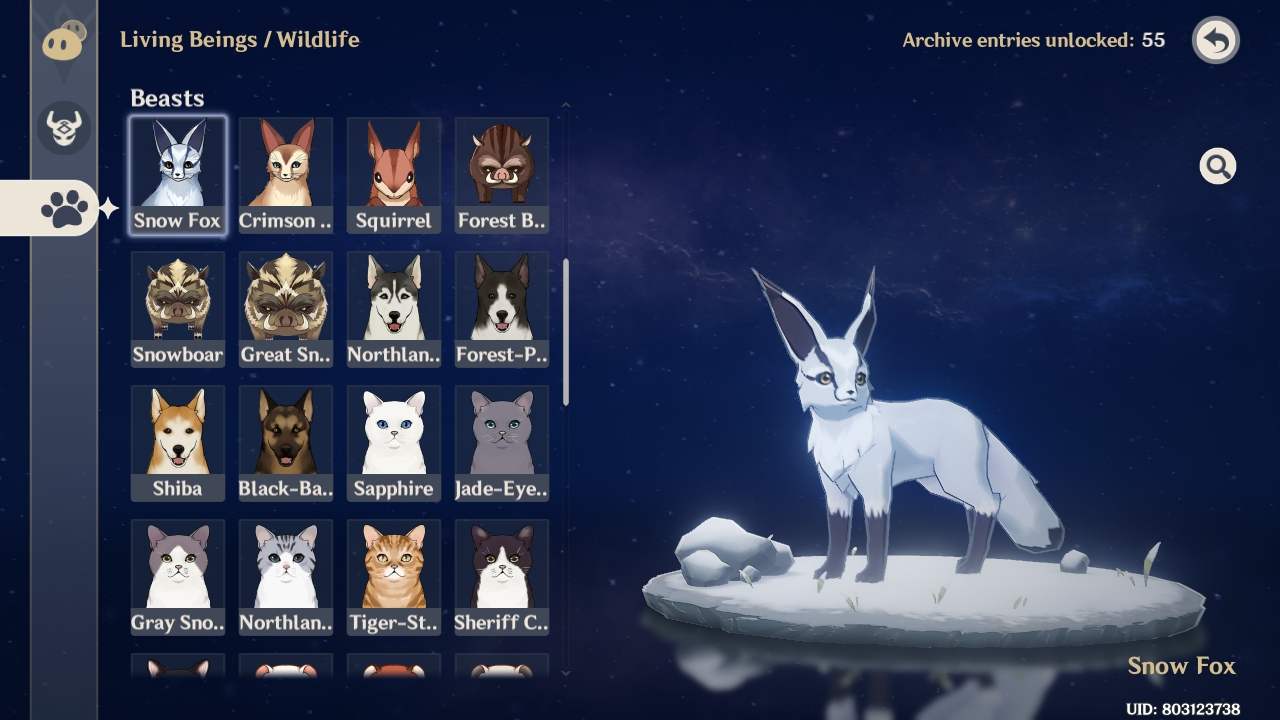Open the monster archive category with the horned icon
1280x720 pixels.
62,128
